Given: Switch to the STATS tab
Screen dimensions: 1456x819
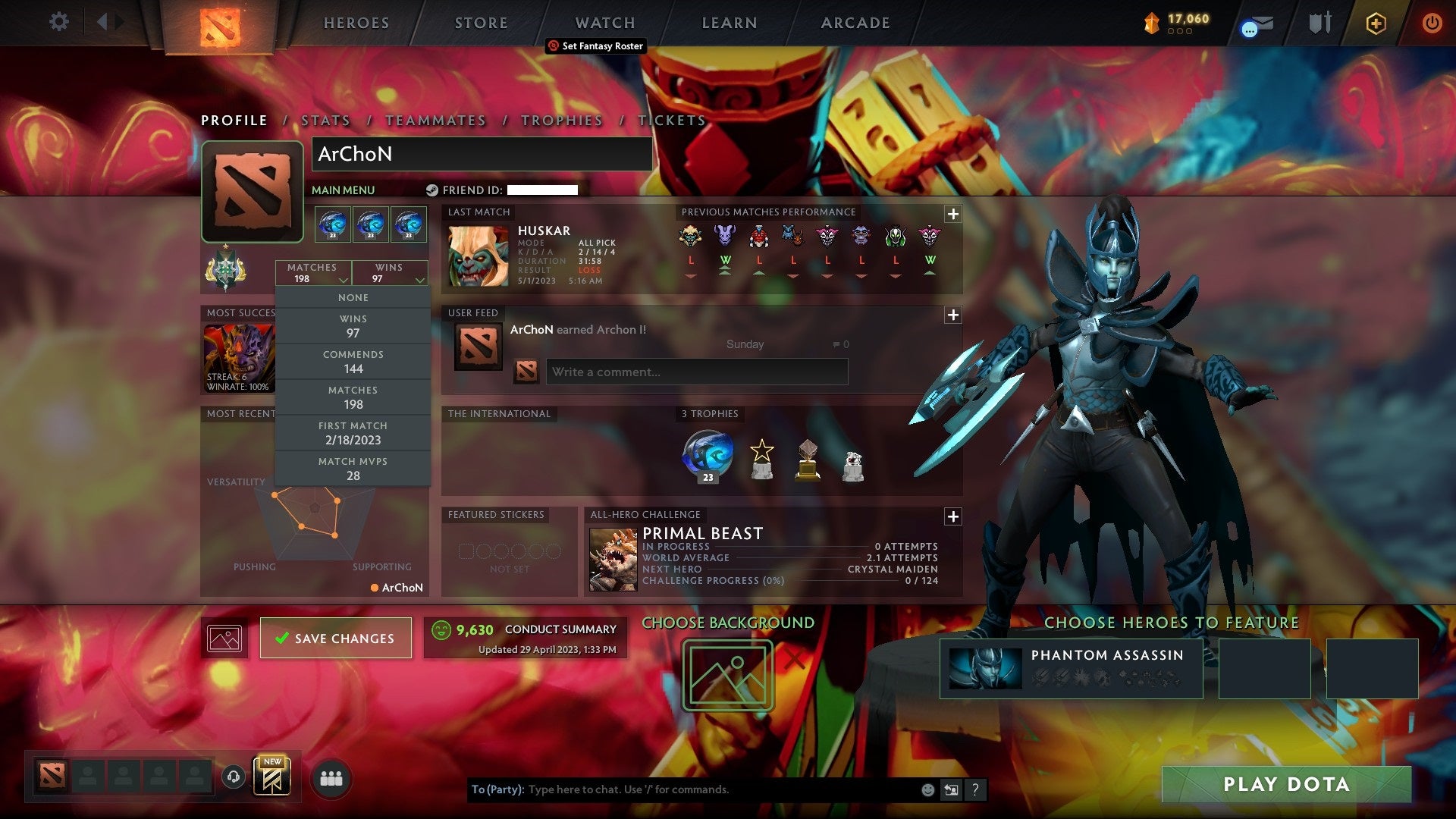Looking at the screenshot, I should [x=325, y=120].
